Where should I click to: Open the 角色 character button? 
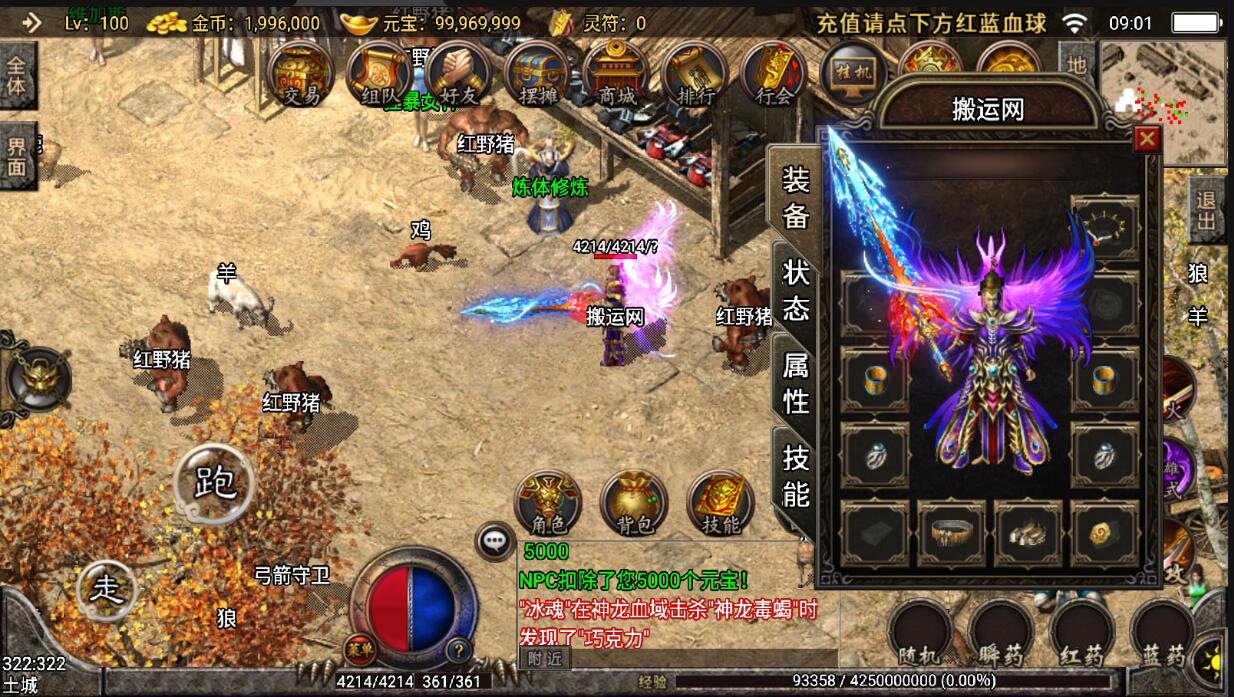point(547,503)
